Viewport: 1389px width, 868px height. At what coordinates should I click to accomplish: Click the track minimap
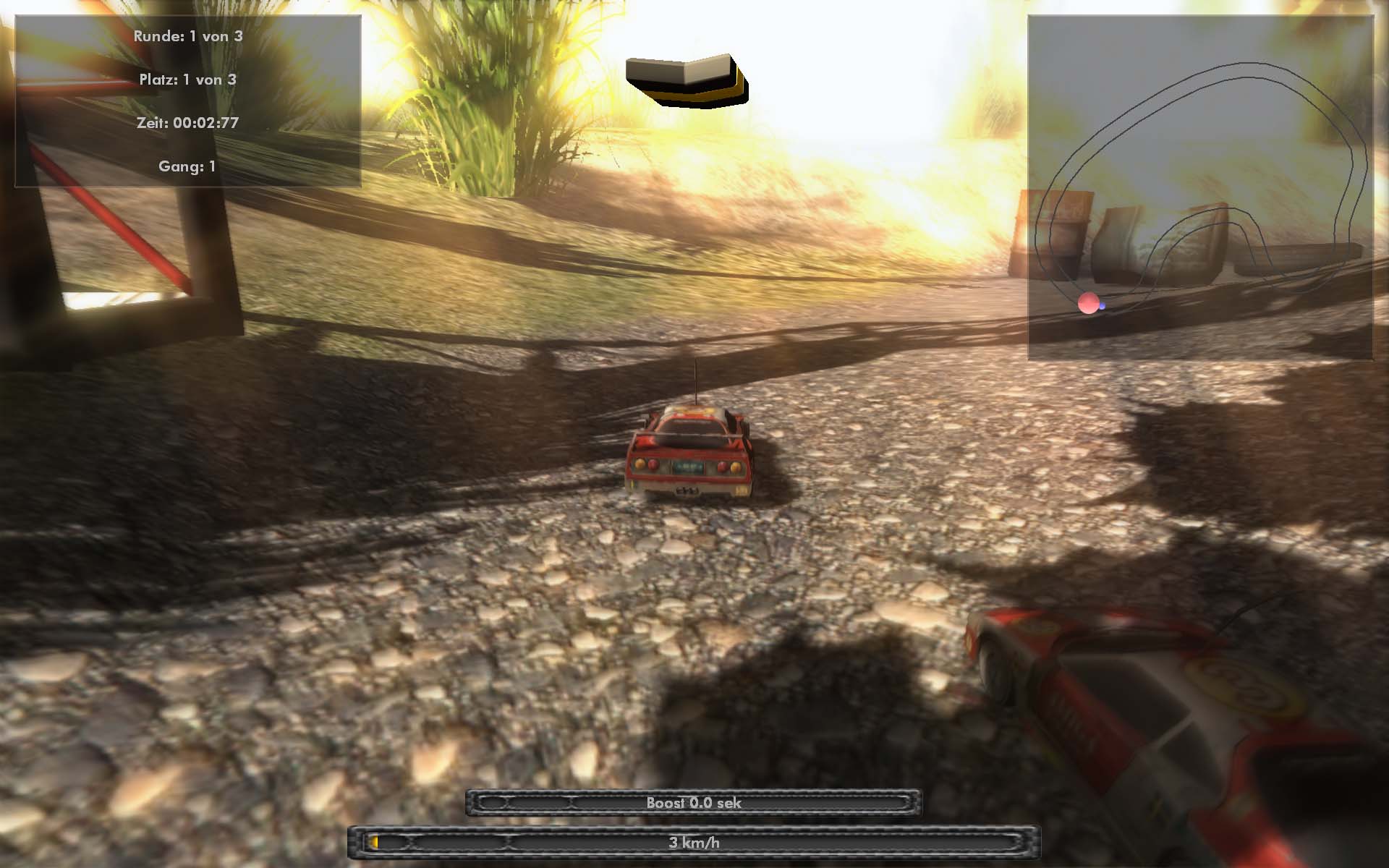(1199, 188)
